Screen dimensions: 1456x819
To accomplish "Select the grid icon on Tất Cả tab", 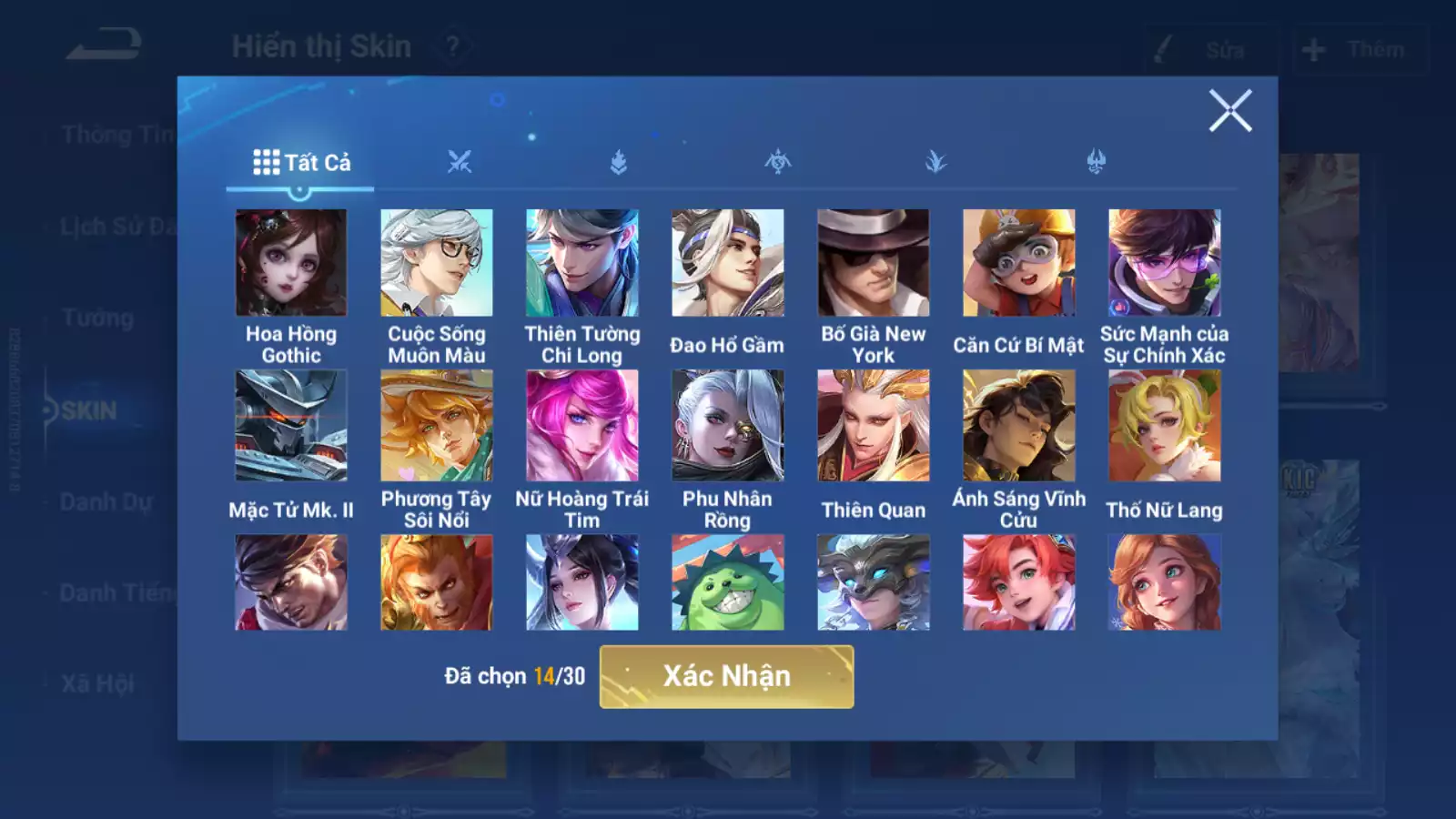I will point(264,162).
